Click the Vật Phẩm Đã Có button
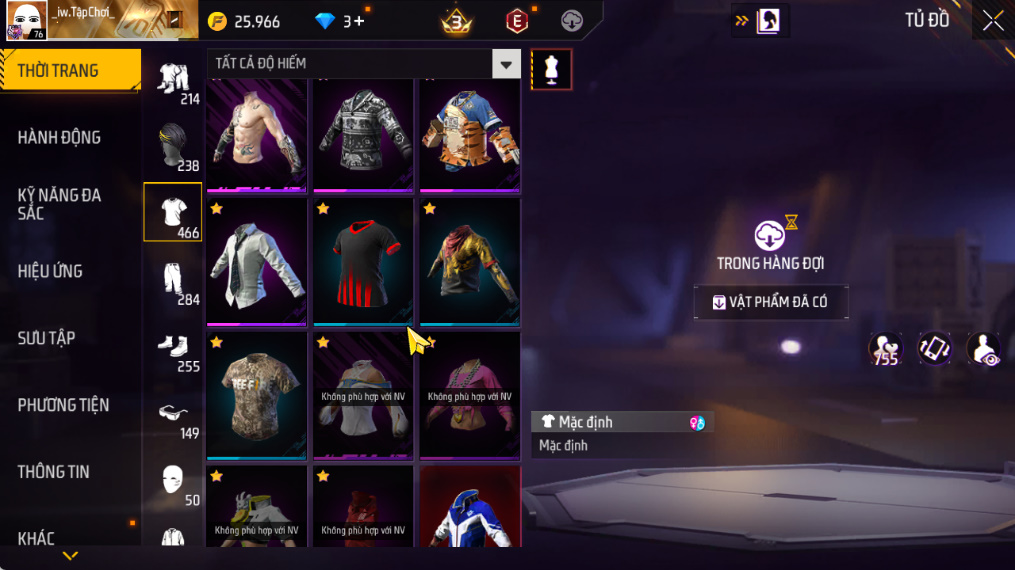Screen dimensions: 1015x570 pyautogui.click(x=771, y=302)
